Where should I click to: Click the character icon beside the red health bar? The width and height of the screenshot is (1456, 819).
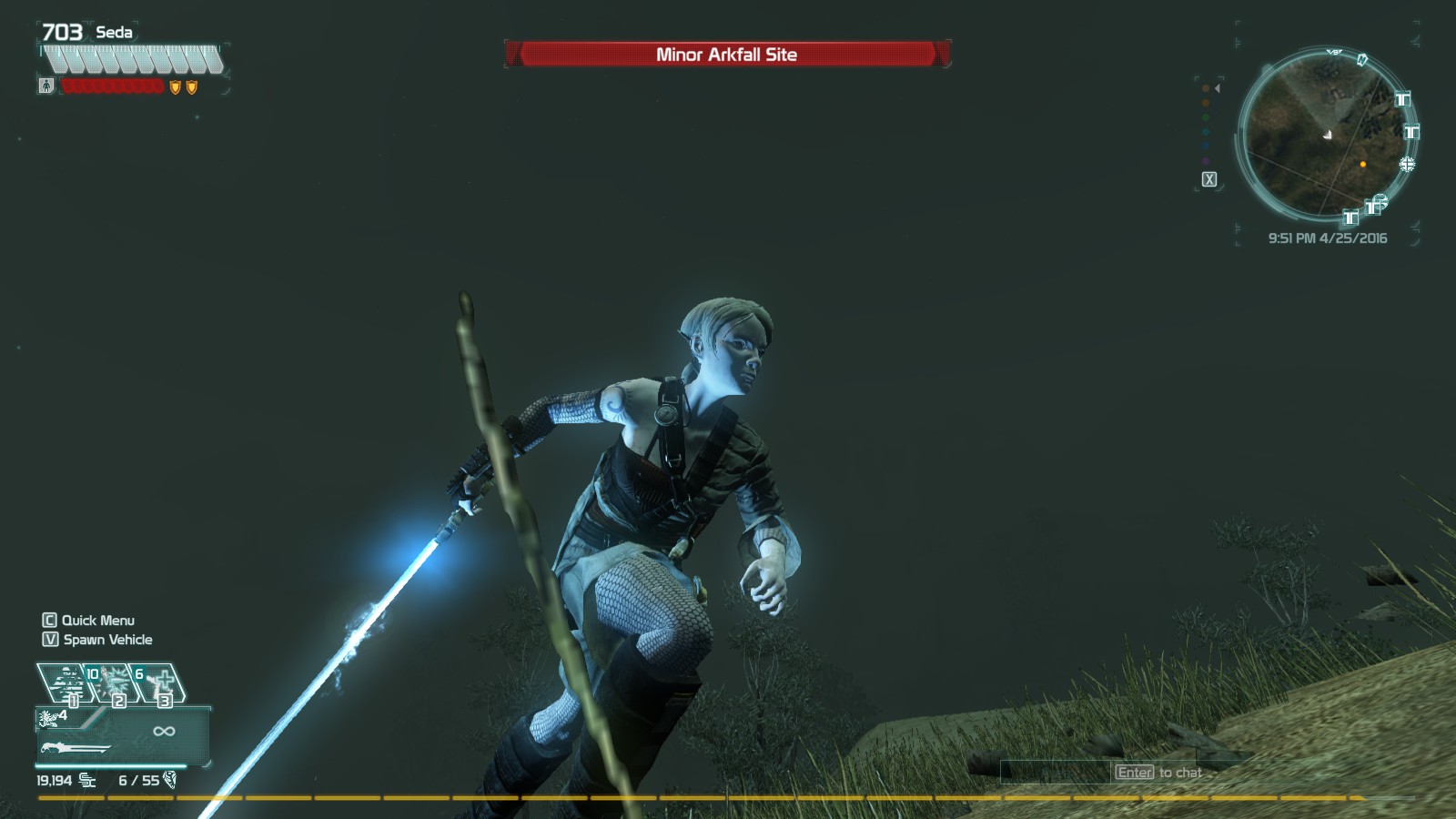(x=46, y=86)
